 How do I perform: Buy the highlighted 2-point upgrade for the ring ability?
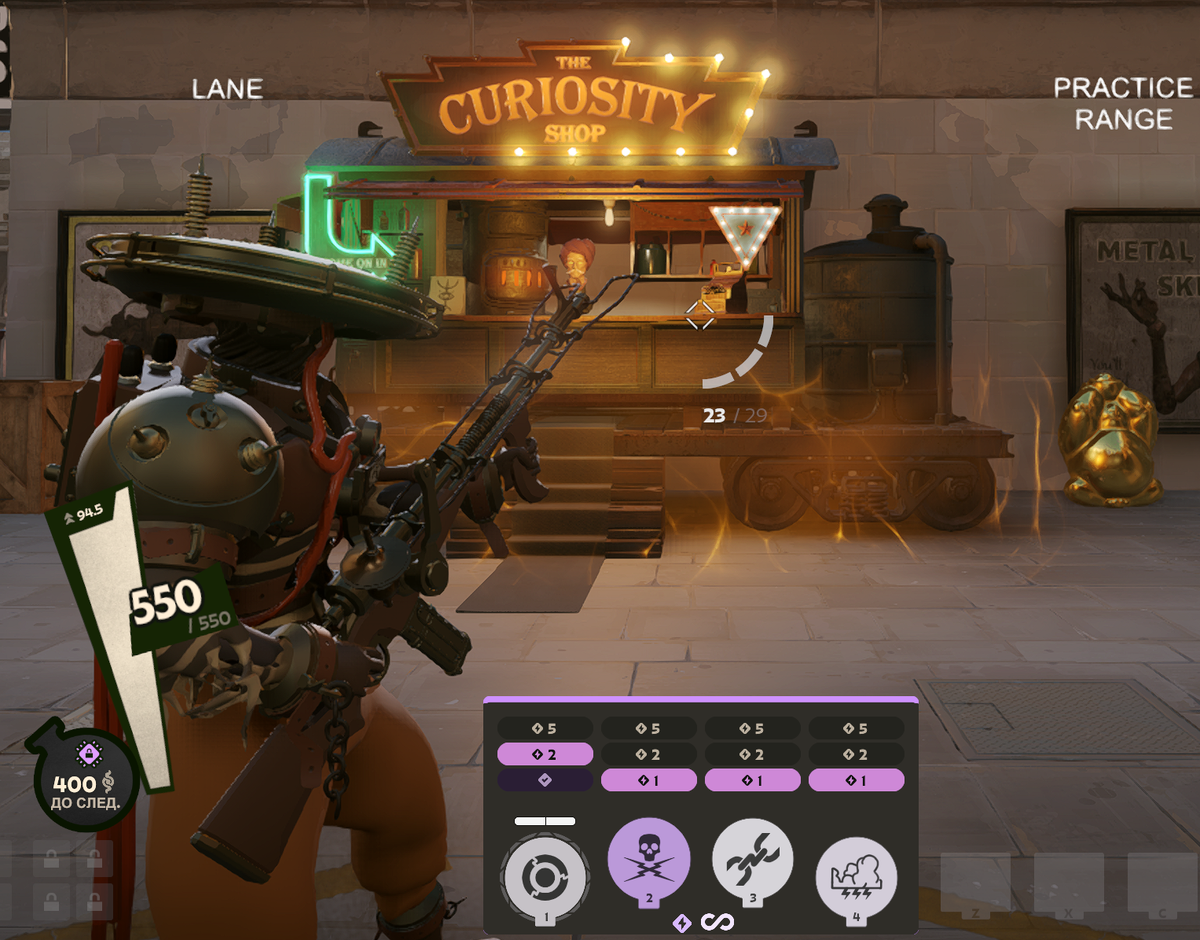545,754
